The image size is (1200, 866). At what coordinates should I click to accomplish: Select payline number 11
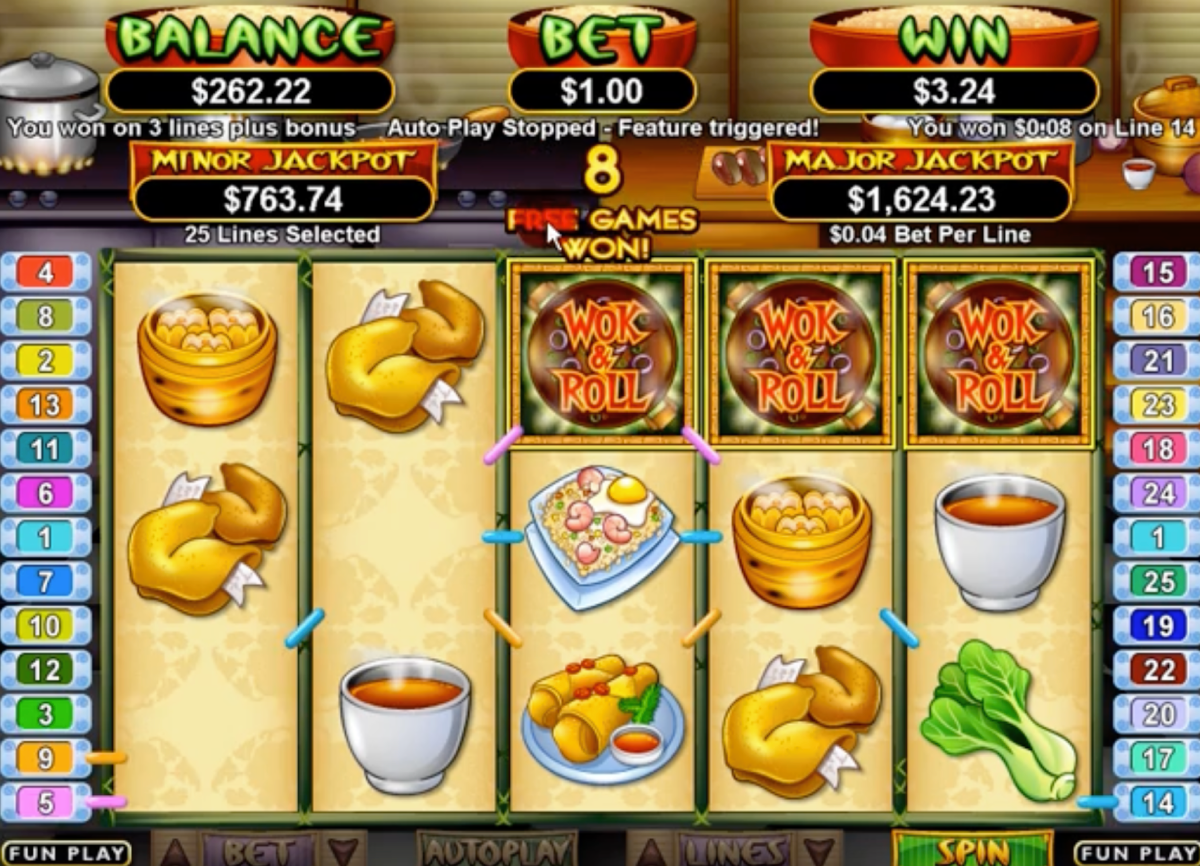[x=46, y=449]
